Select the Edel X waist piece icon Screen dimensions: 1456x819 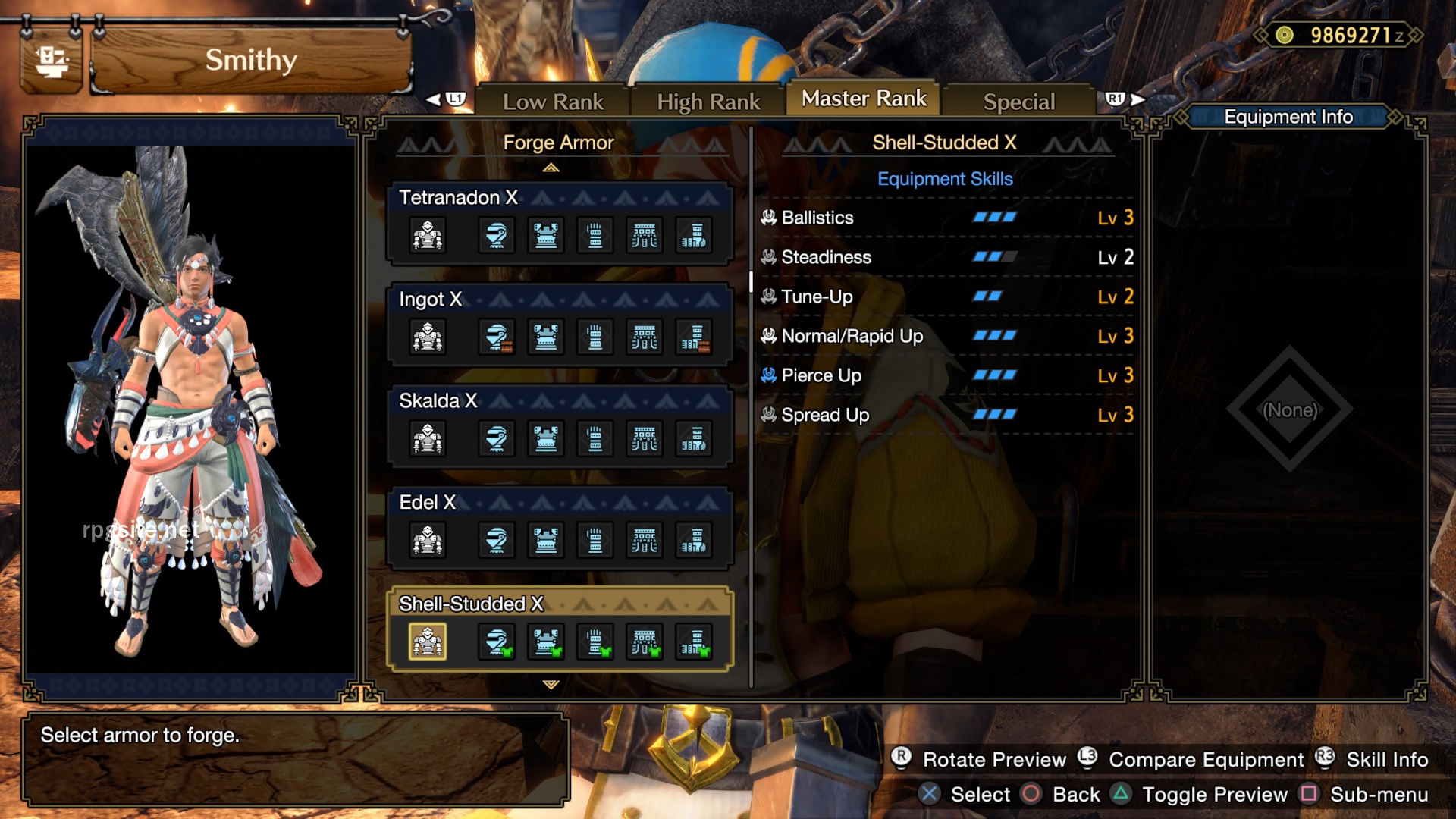pos(645,540)
